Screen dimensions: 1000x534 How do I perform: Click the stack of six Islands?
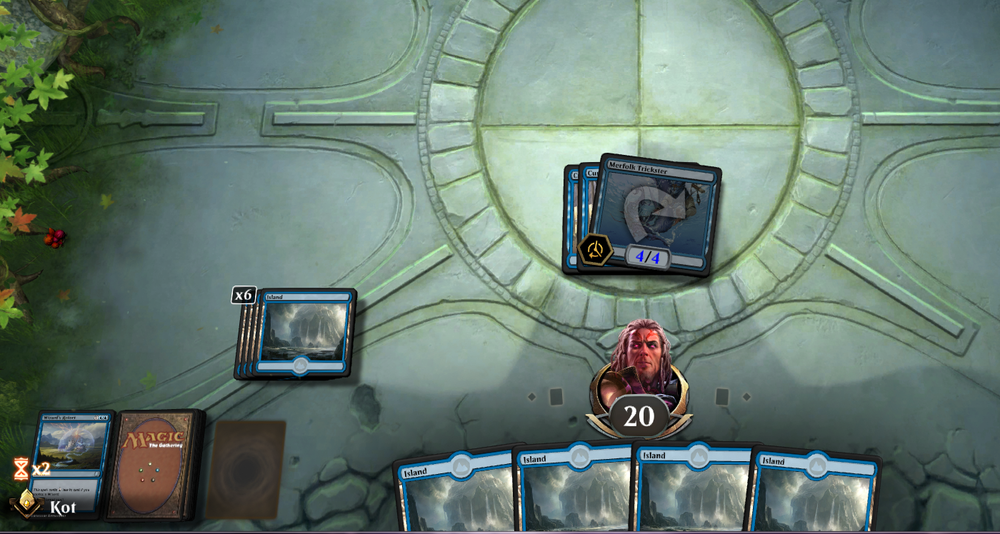[303, 333]
